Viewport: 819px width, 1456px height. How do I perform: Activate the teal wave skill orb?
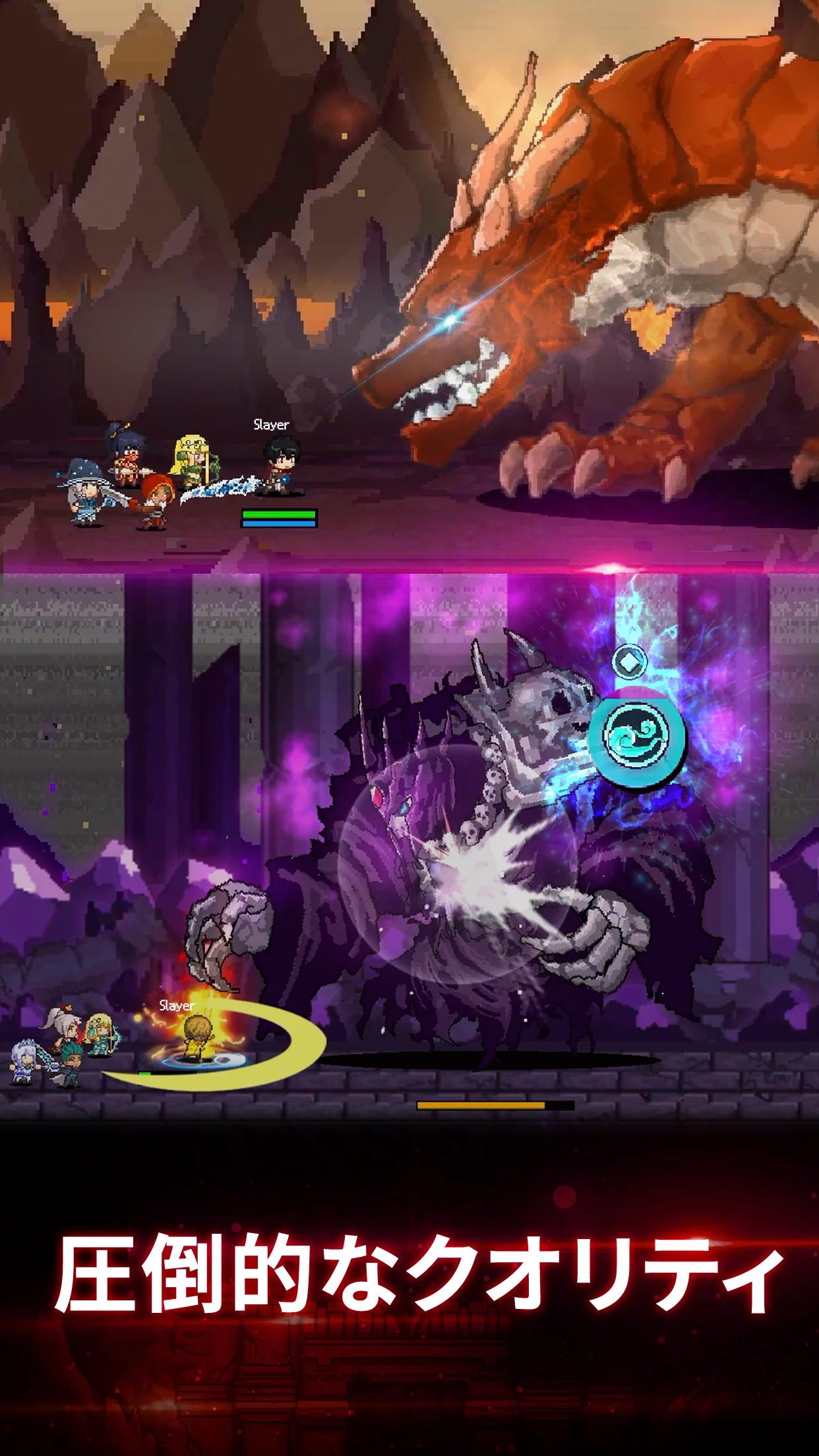tap(637, 735)
